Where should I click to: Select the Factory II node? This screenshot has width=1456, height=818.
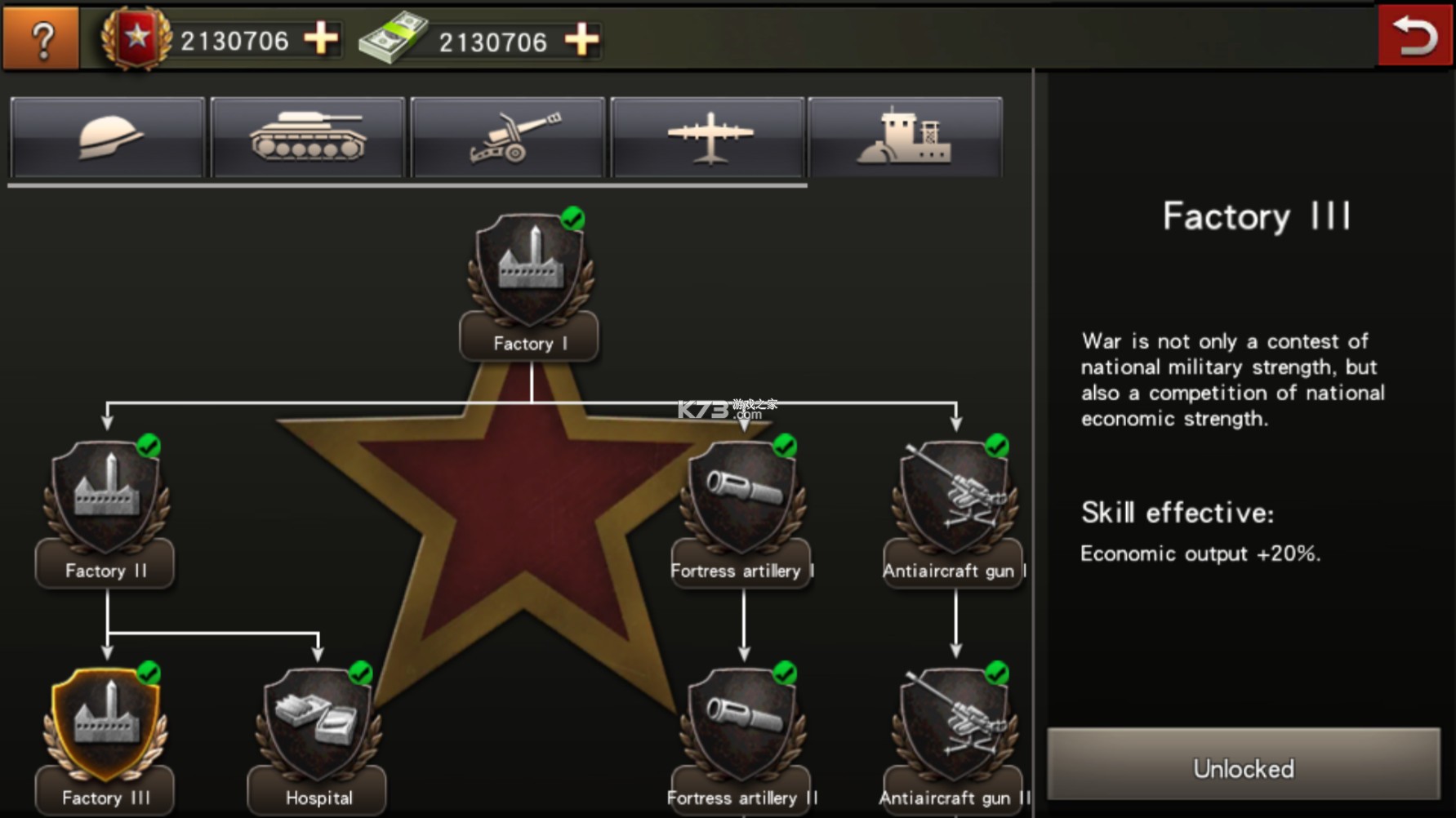point(105,498)
